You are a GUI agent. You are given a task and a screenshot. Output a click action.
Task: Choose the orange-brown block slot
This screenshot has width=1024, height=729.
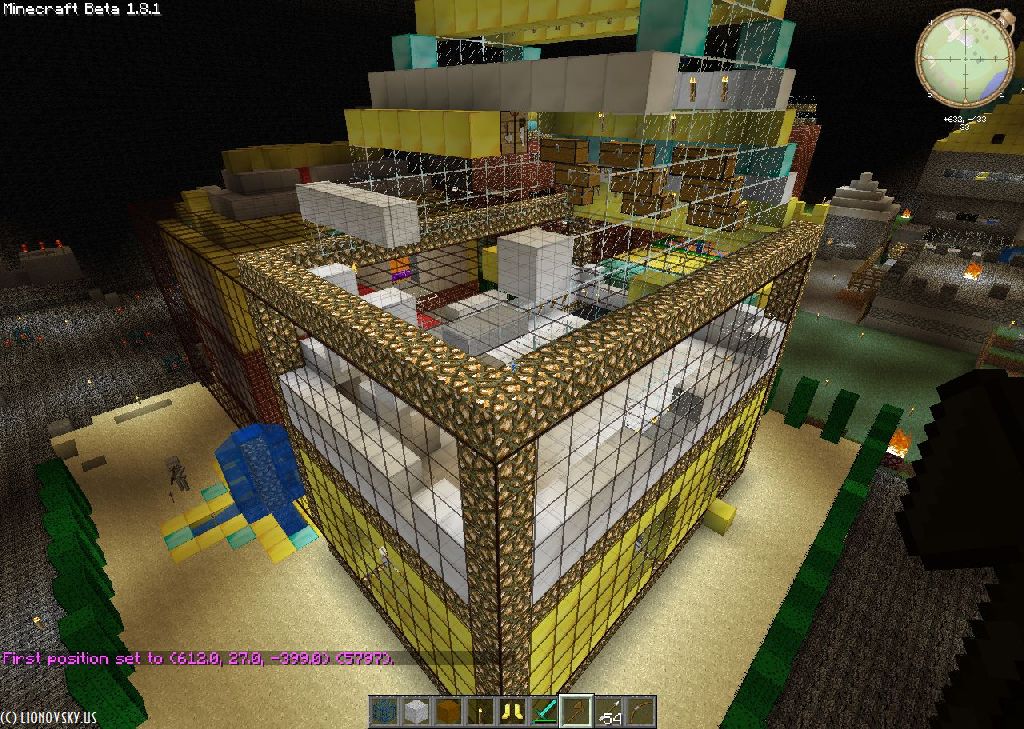click(x=448, y=712)
